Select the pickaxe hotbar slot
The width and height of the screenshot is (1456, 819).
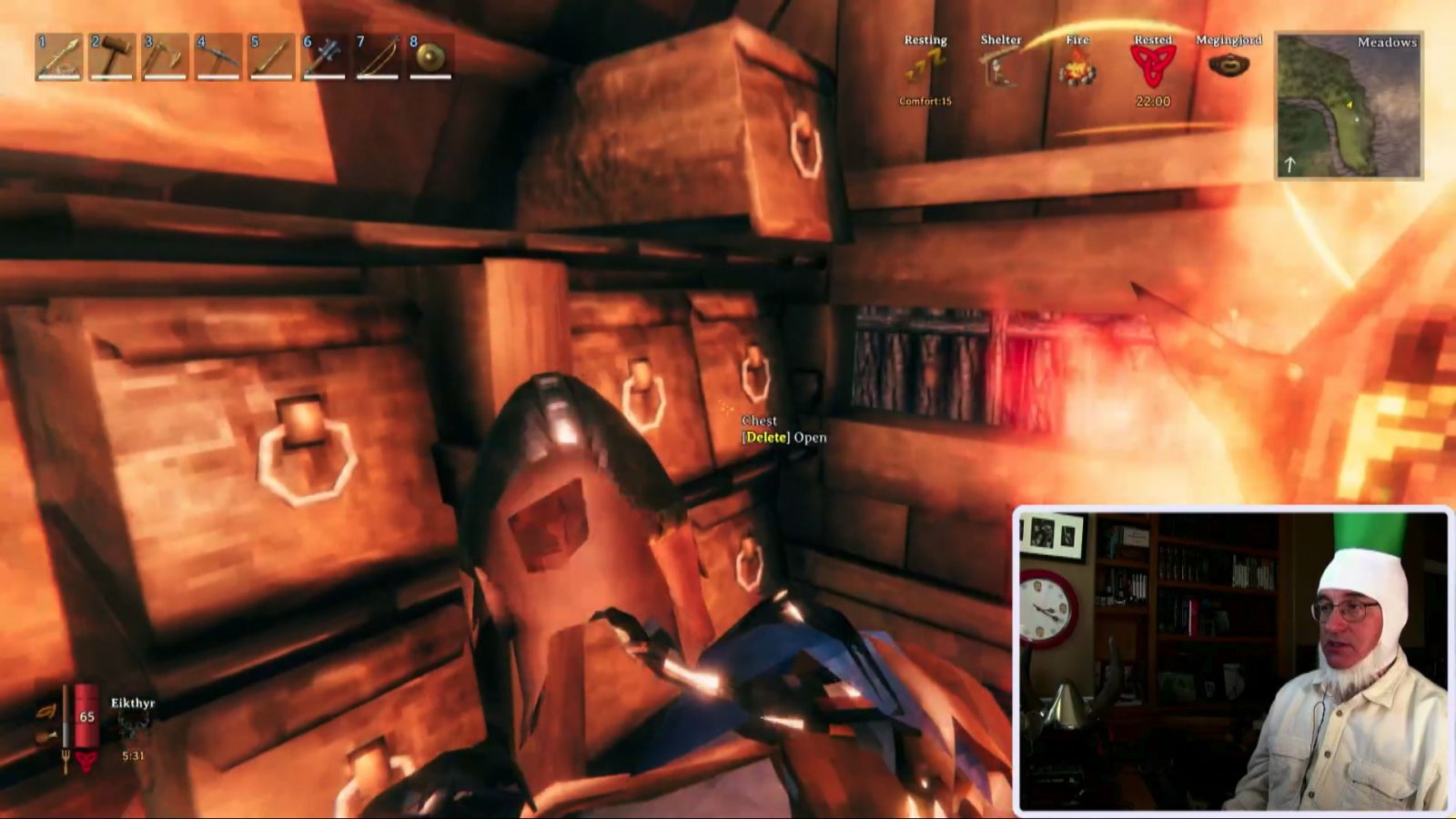tap(218, 57)
